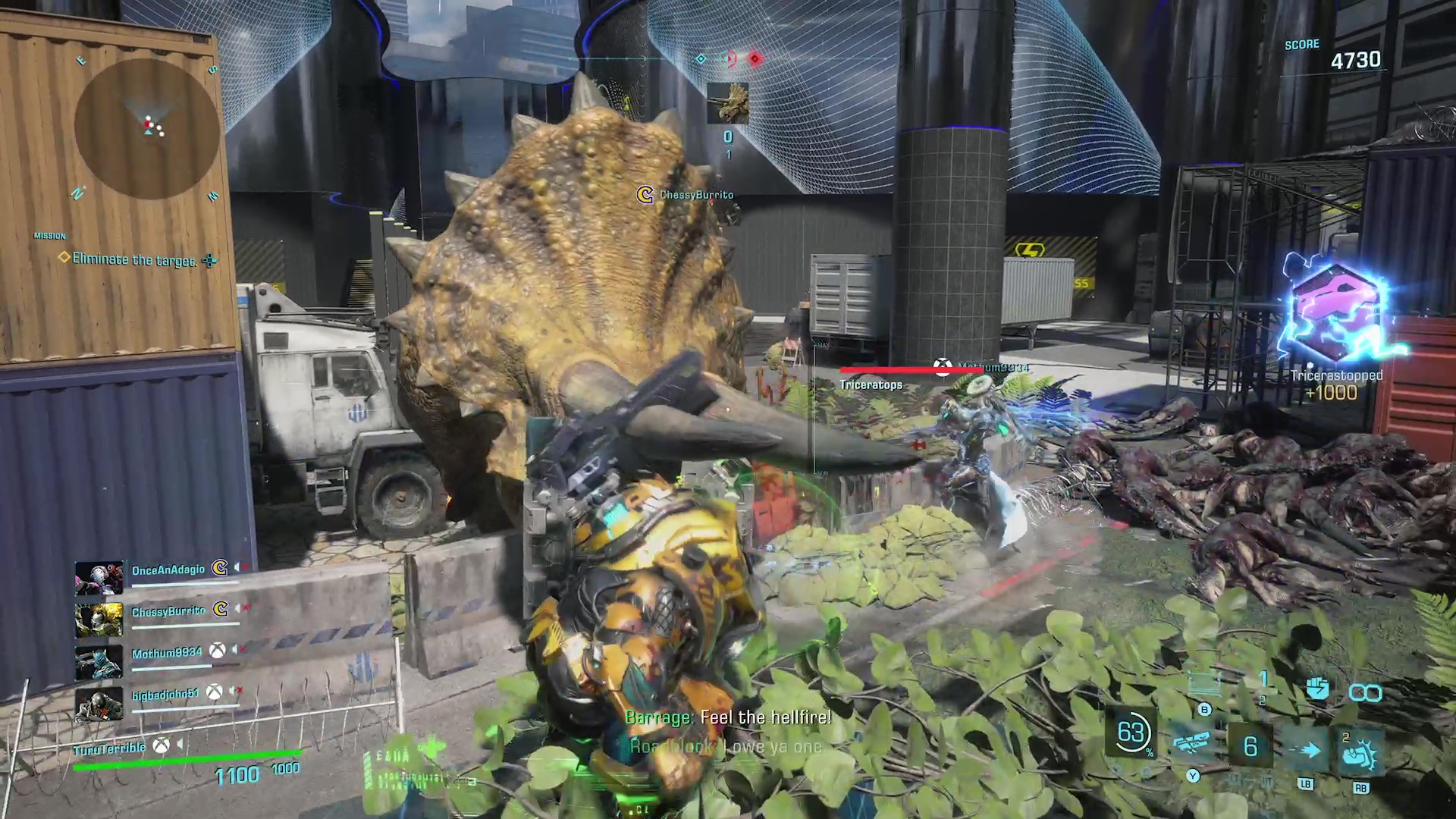Toggle the voice speaker icon beside OnceAnAdagio
Image resolution: width=1456 pixels, height=819 pixels.
point(238,567)
